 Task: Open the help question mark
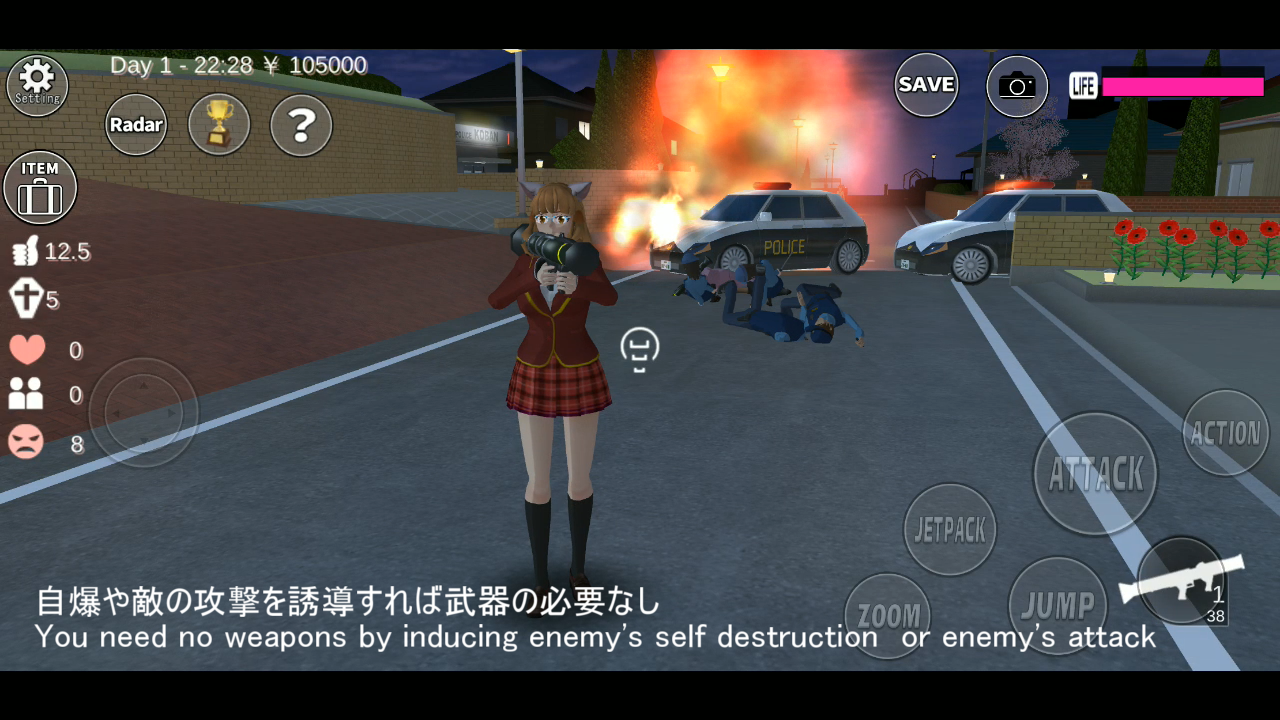[x=300, y=124]
